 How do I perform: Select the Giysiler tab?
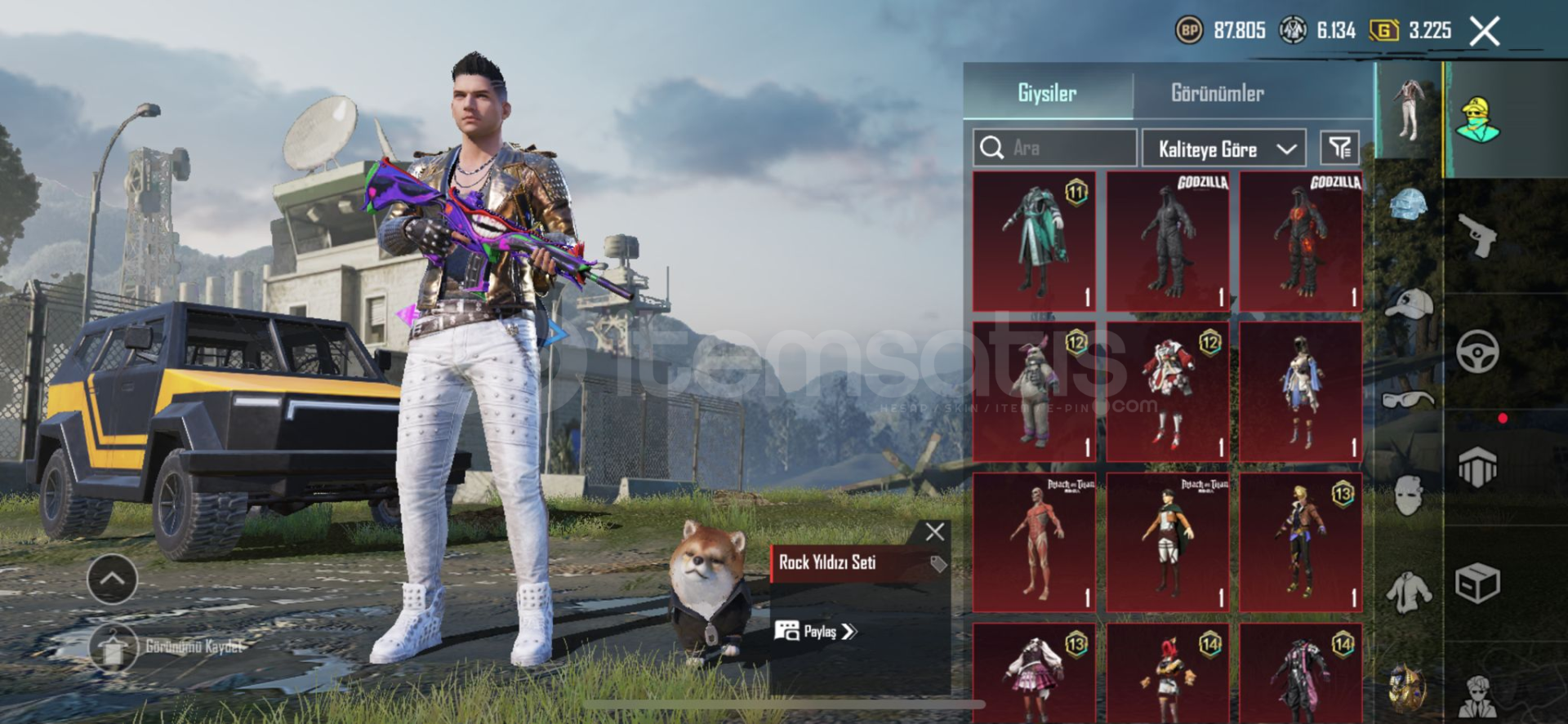[x=1047, y=93]
